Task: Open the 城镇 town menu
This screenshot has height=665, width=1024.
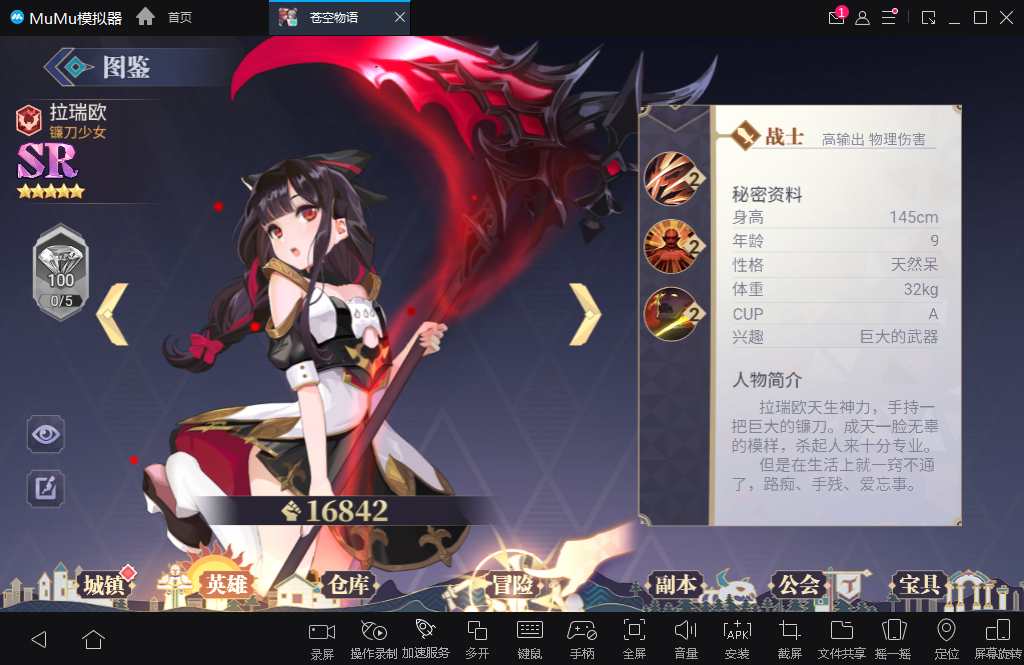Action: tap(103, 585)
